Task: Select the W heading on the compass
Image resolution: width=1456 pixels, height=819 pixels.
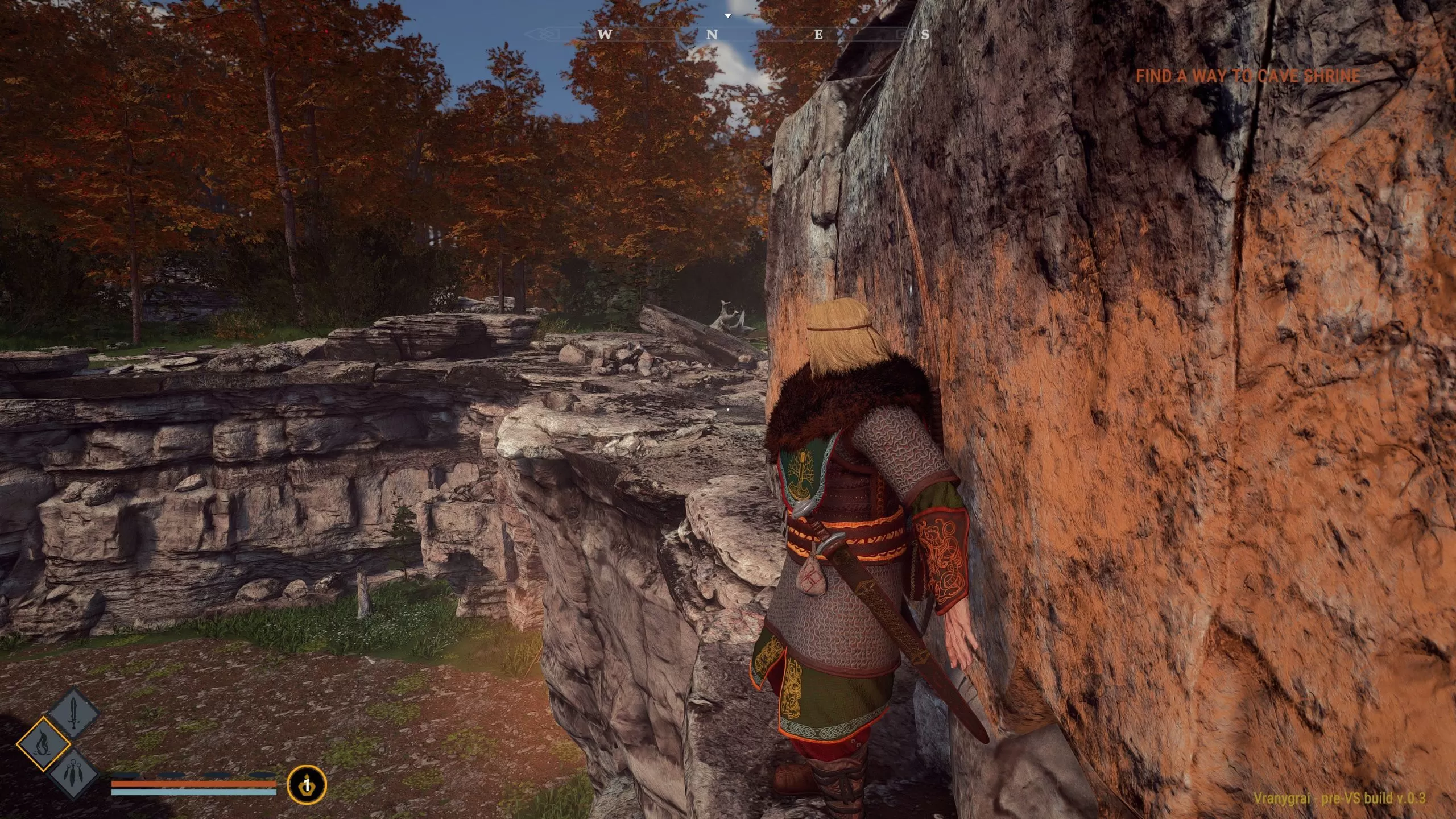Action: tap(606, 35)
